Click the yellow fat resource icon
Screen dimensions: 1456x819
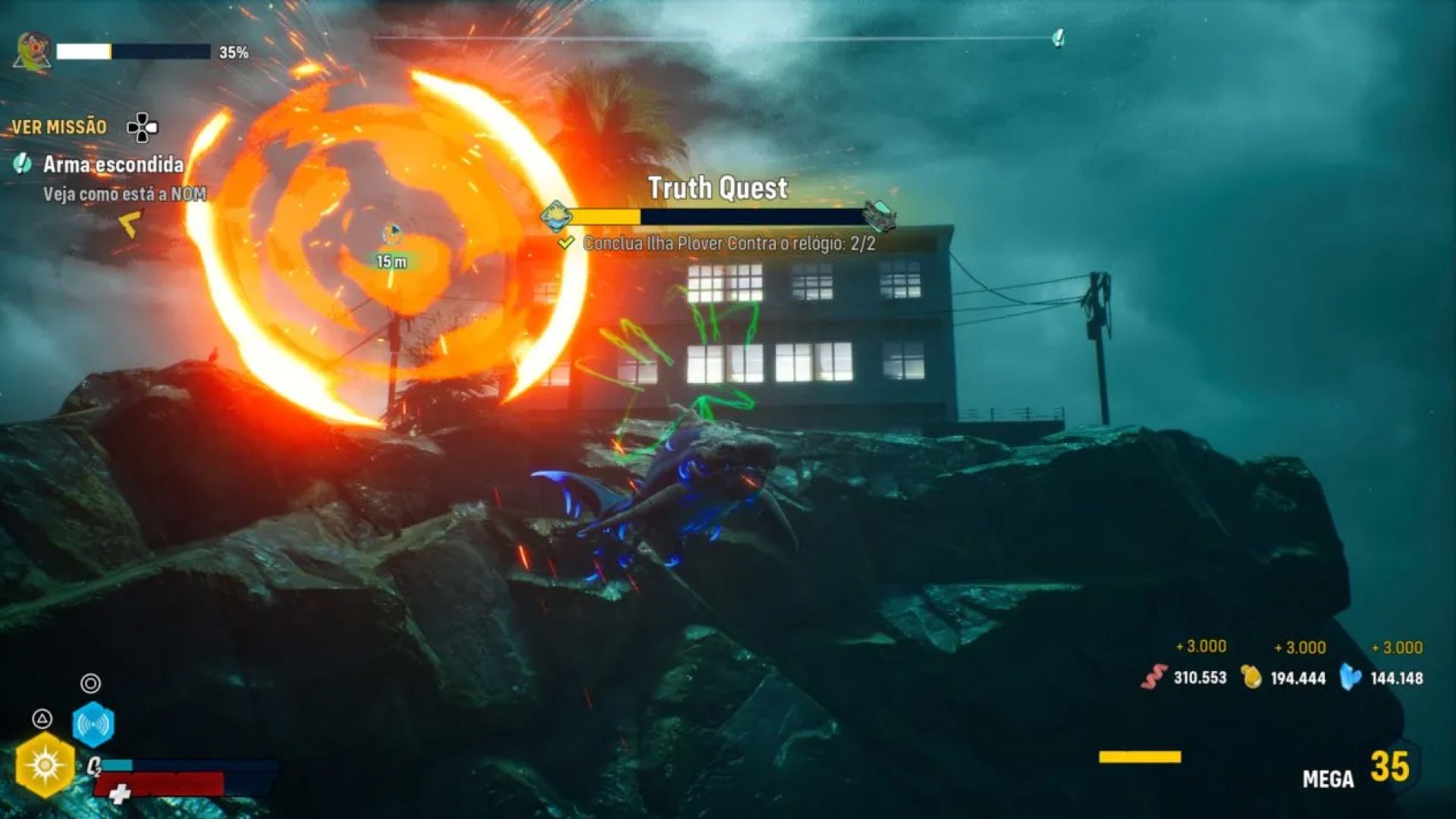click(x=1251, y=676)
